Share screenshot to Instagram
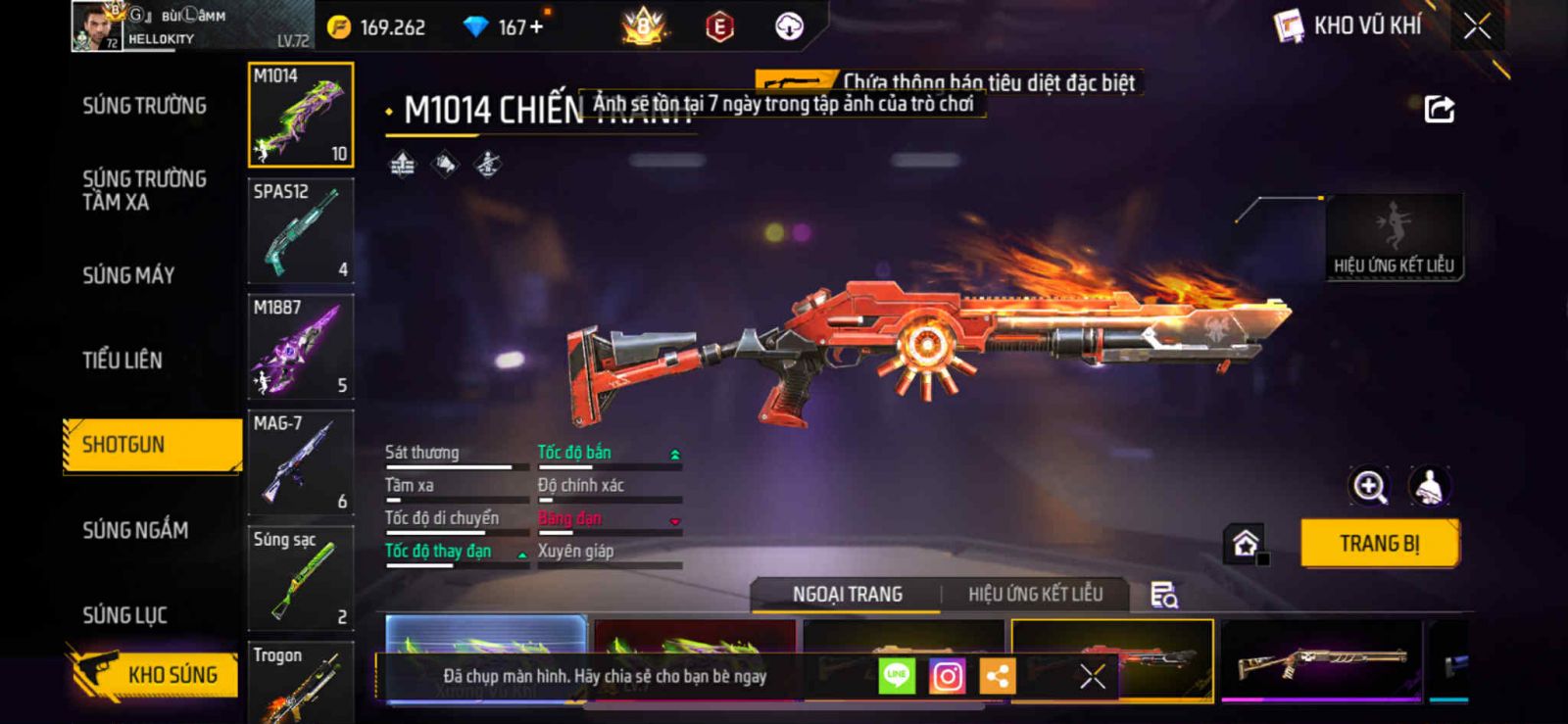Screen dimensions: 1568x724 pos(947,676)
